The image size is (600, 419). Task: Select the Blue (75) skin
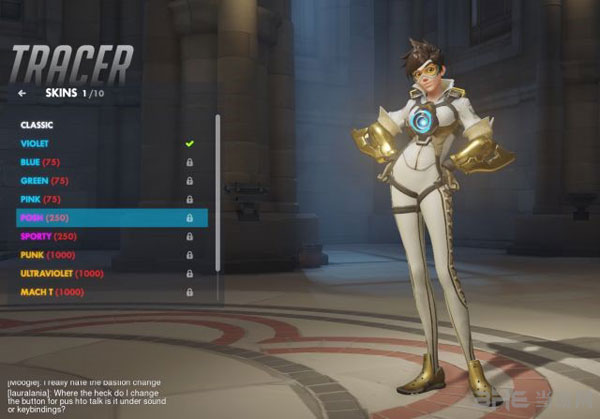coord(41,162)
